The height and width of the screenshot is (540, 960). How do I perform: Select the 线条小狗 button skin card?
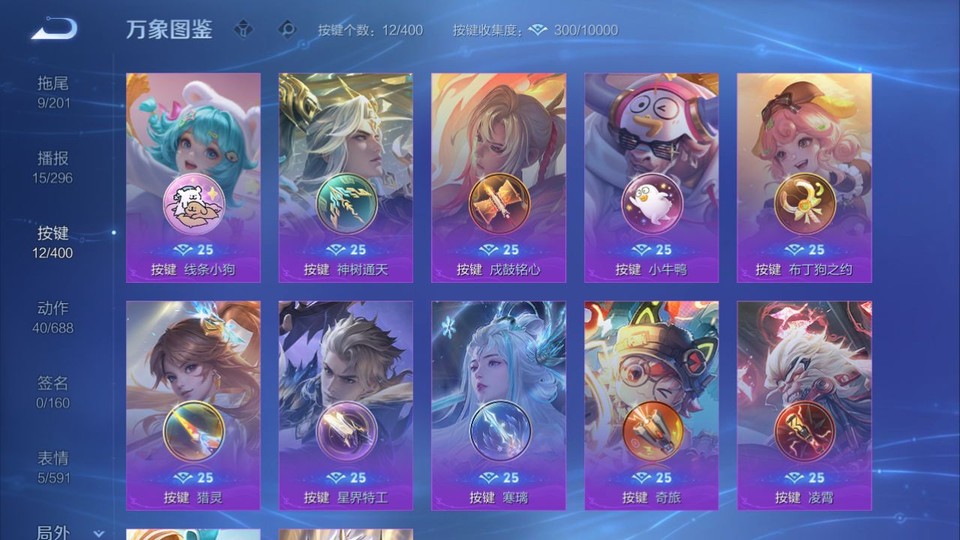(193, 177)
